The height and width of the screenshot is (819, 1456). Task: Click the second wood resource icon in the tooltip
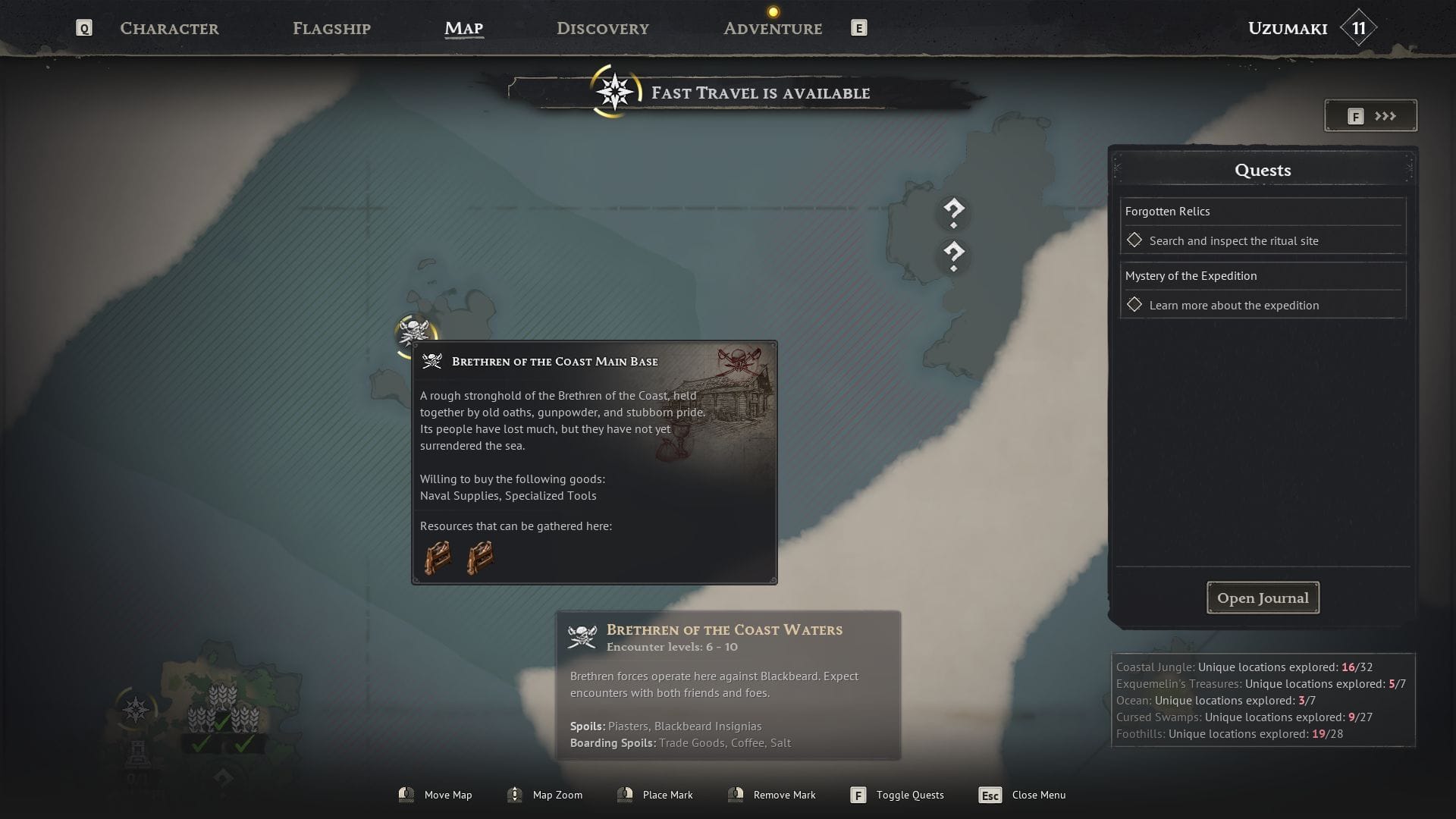click(481, 557)
